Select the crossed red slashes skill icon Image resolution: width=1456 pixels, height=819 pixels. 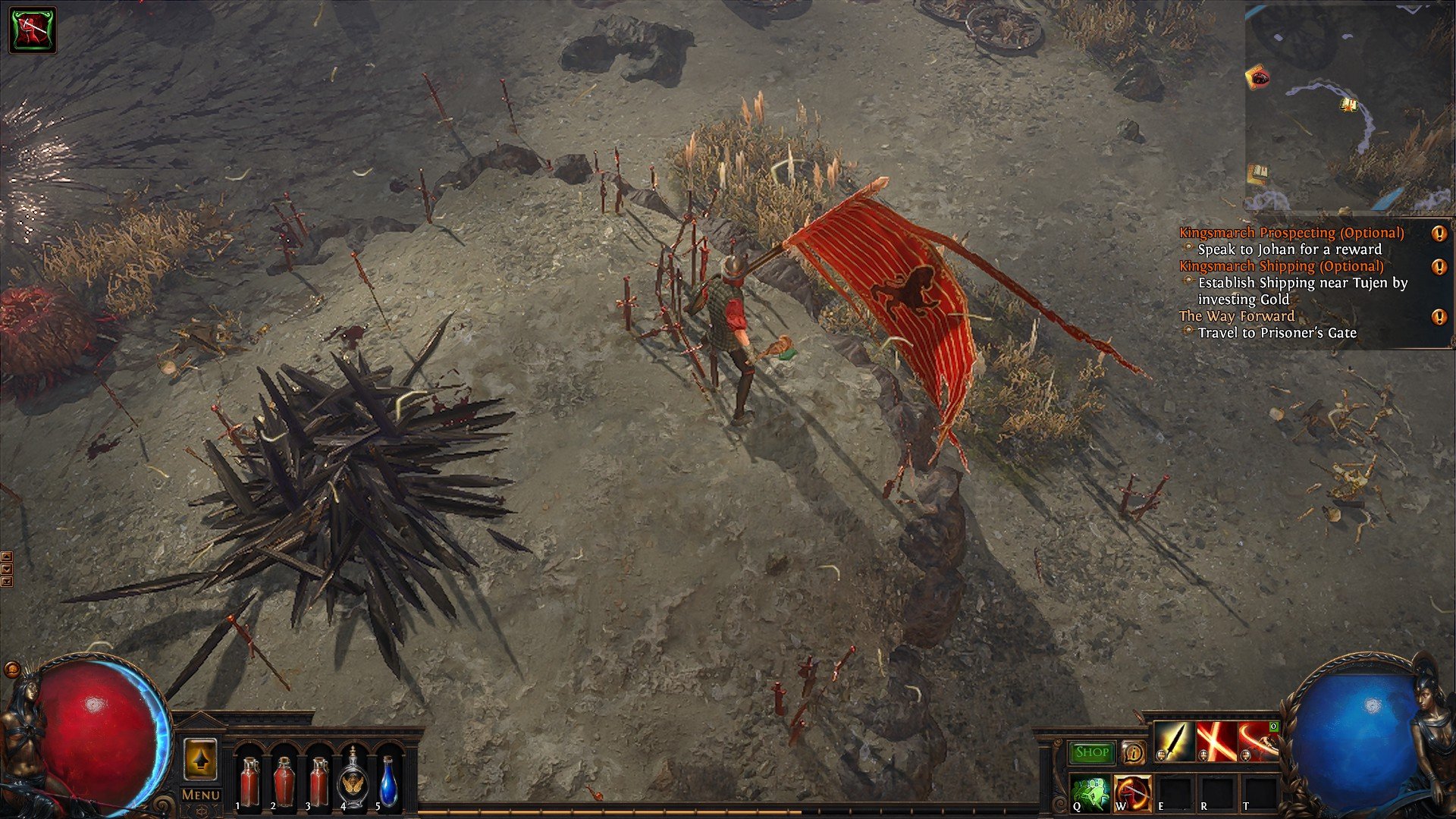pos(1216,741)
